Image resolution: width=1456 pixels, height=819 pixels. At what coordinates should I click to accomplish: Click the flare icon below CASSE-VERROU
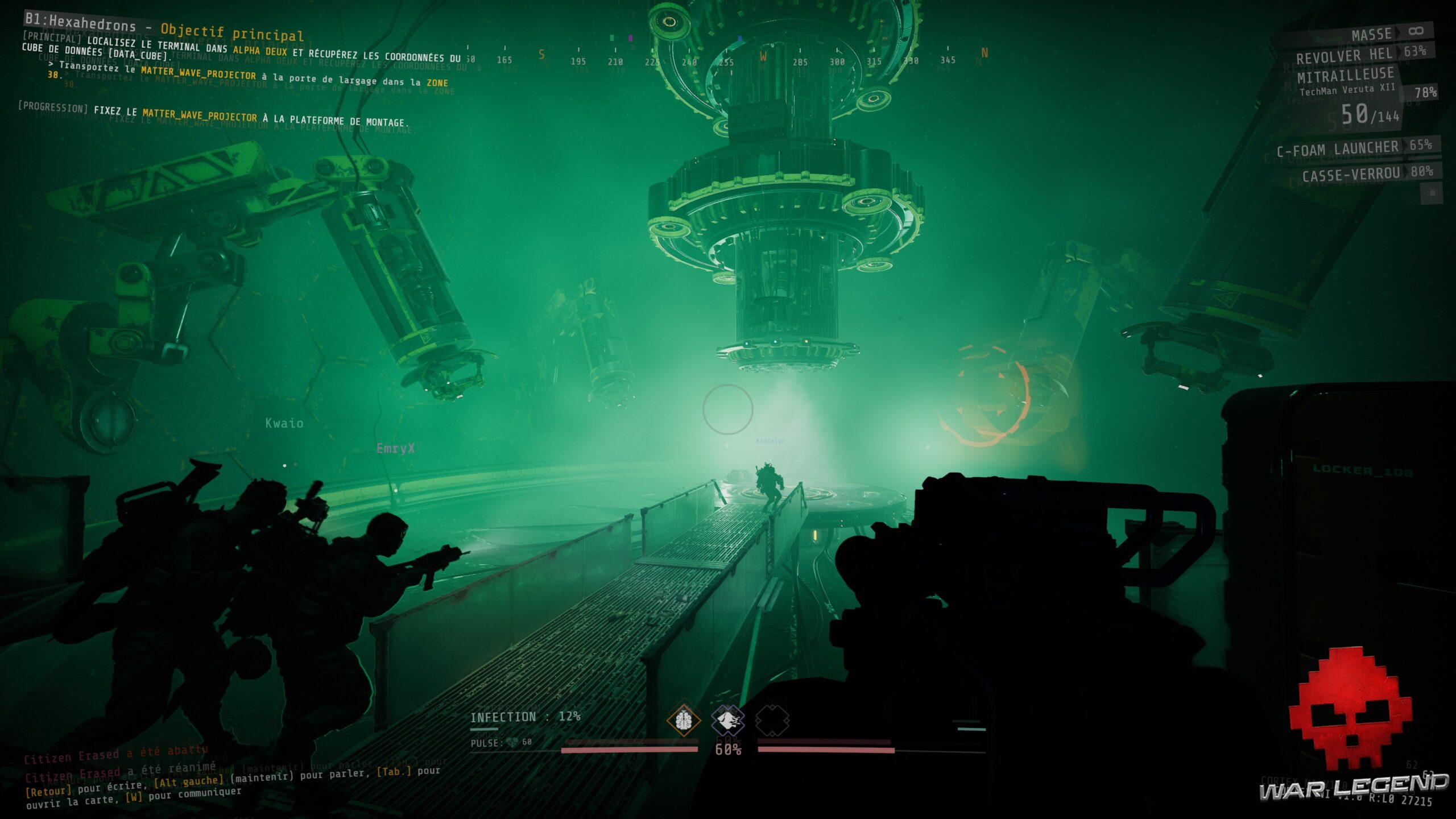(1432, 193)
